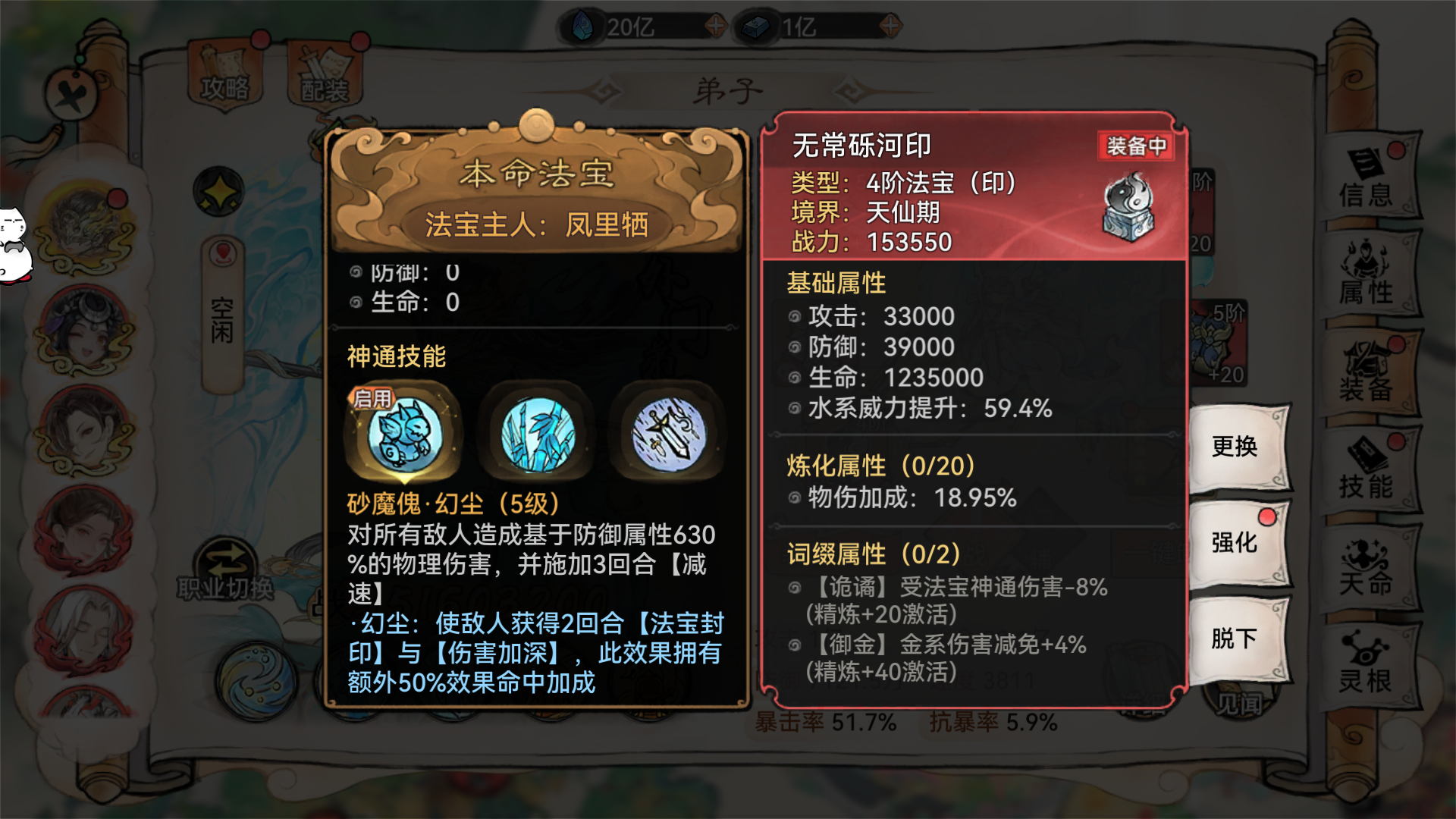Enable the middle ice crystal skill

[x=538, y=432]
